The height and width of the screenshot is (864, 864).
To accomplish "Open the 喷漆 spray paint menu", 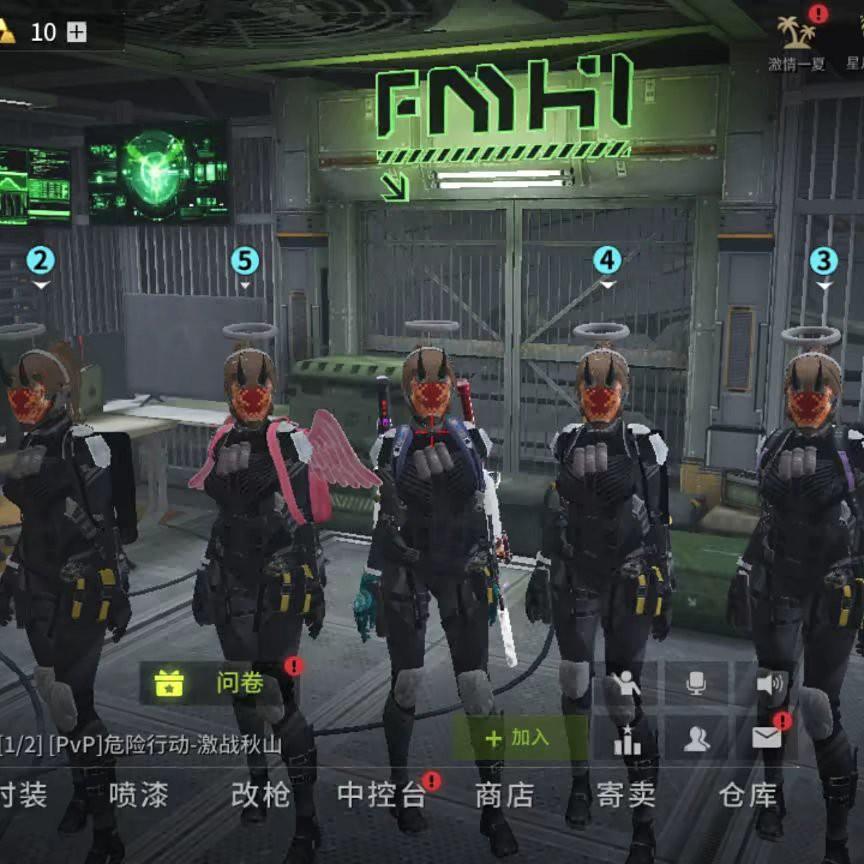I will [x=138, y=795].
